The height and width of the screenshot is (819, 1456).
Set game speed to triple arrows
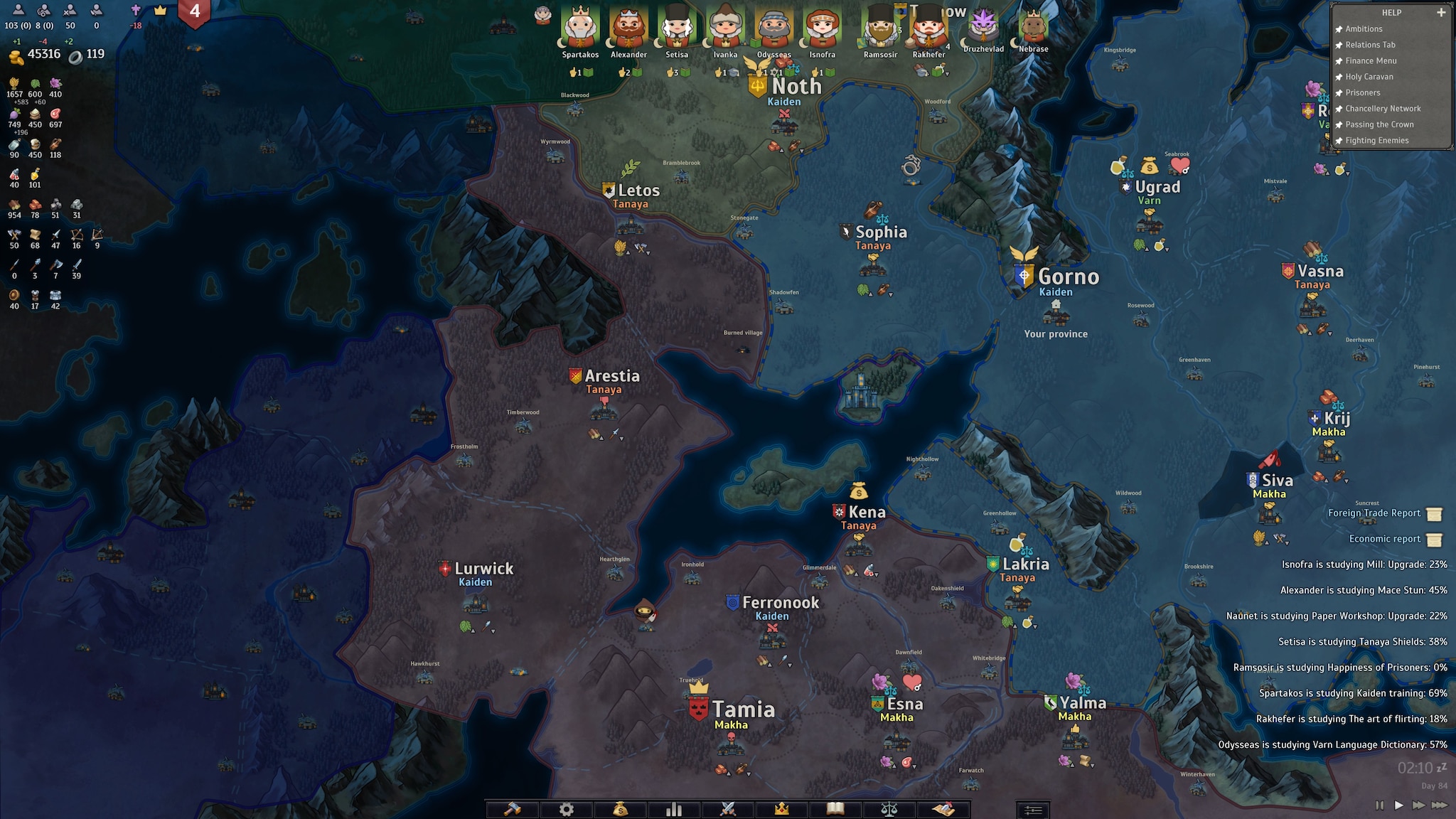click(1439, 805)
